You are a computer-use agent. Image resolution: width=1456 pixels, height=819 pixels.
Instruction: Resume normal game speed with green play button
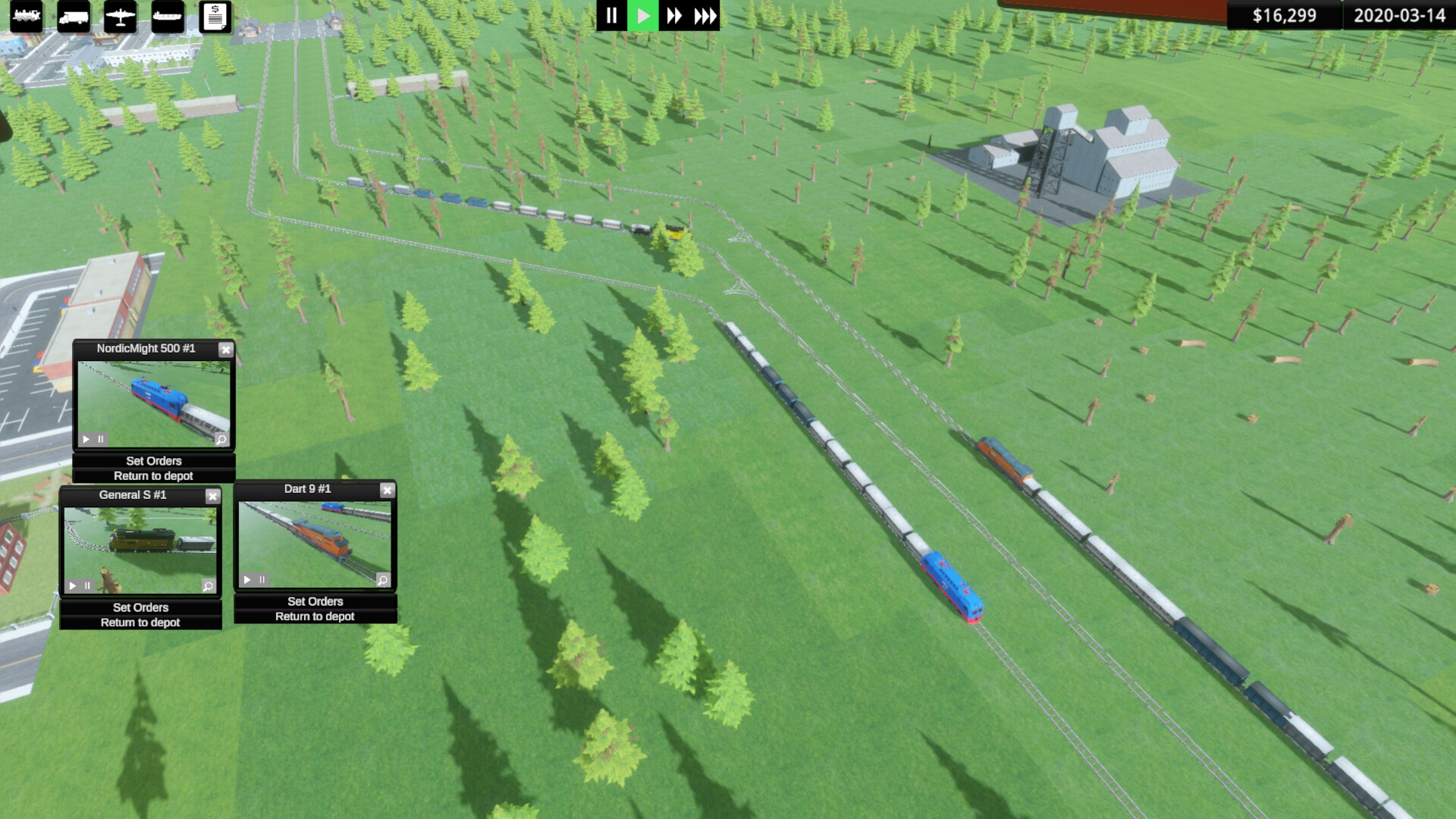(x=642, y=15)
